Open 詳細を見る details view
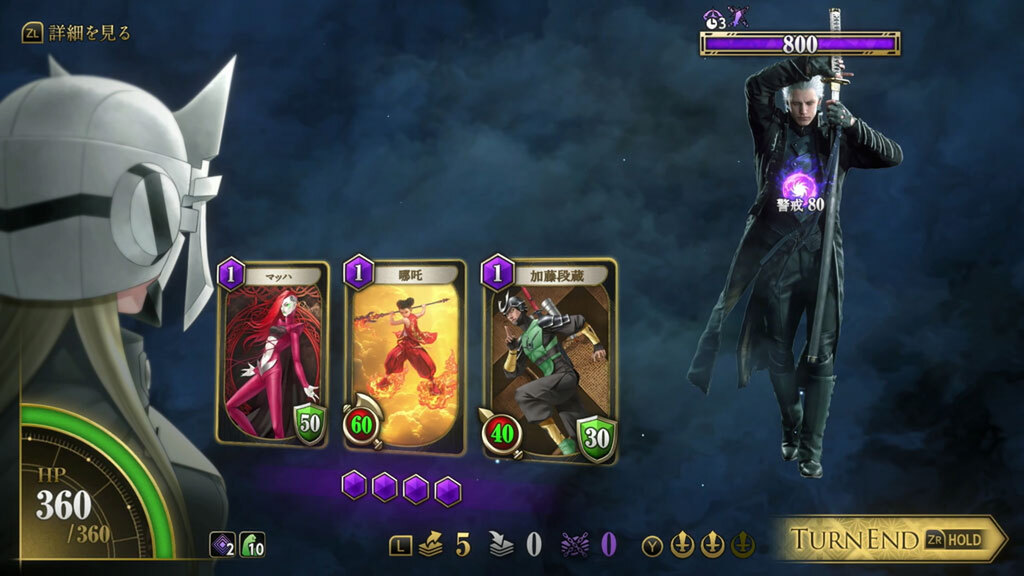This screenshot has height=576, width=1024. click(76, 33)
